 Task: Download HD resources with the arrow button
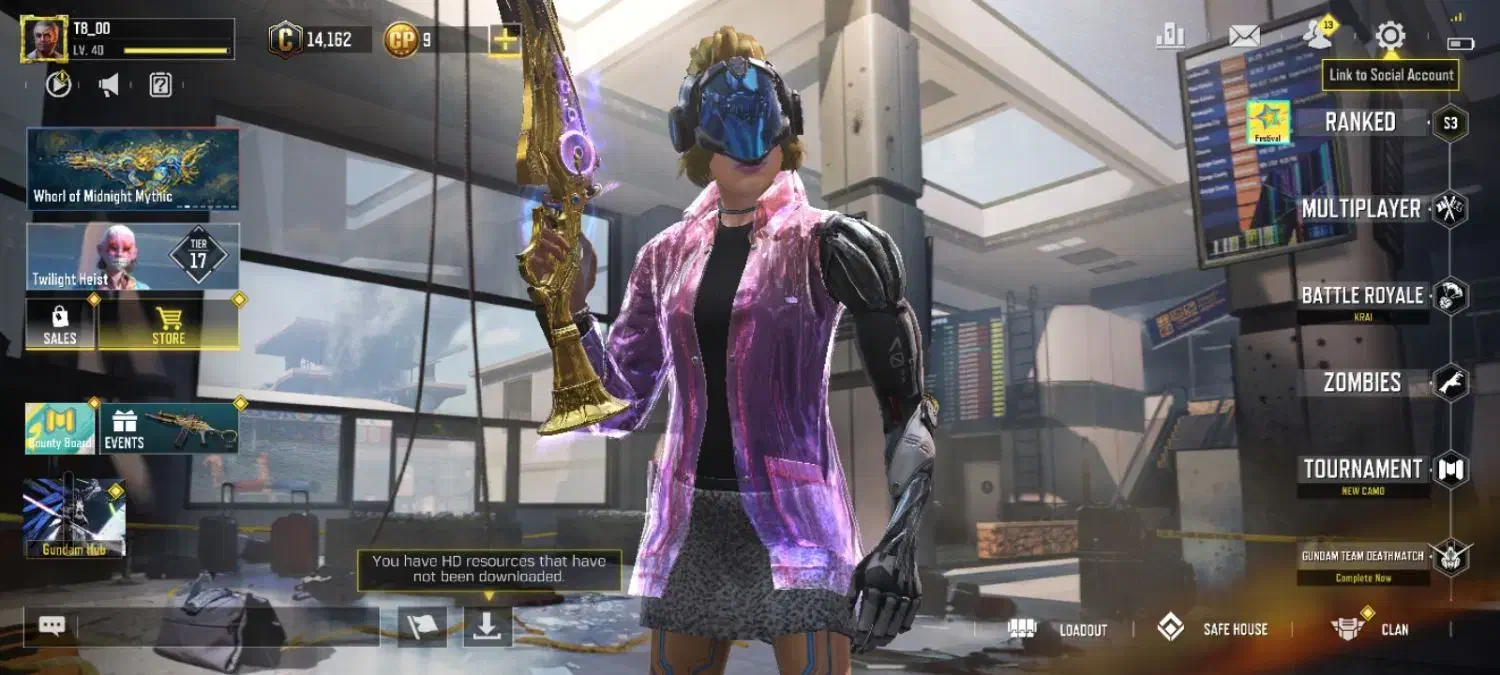pos(487,626)
